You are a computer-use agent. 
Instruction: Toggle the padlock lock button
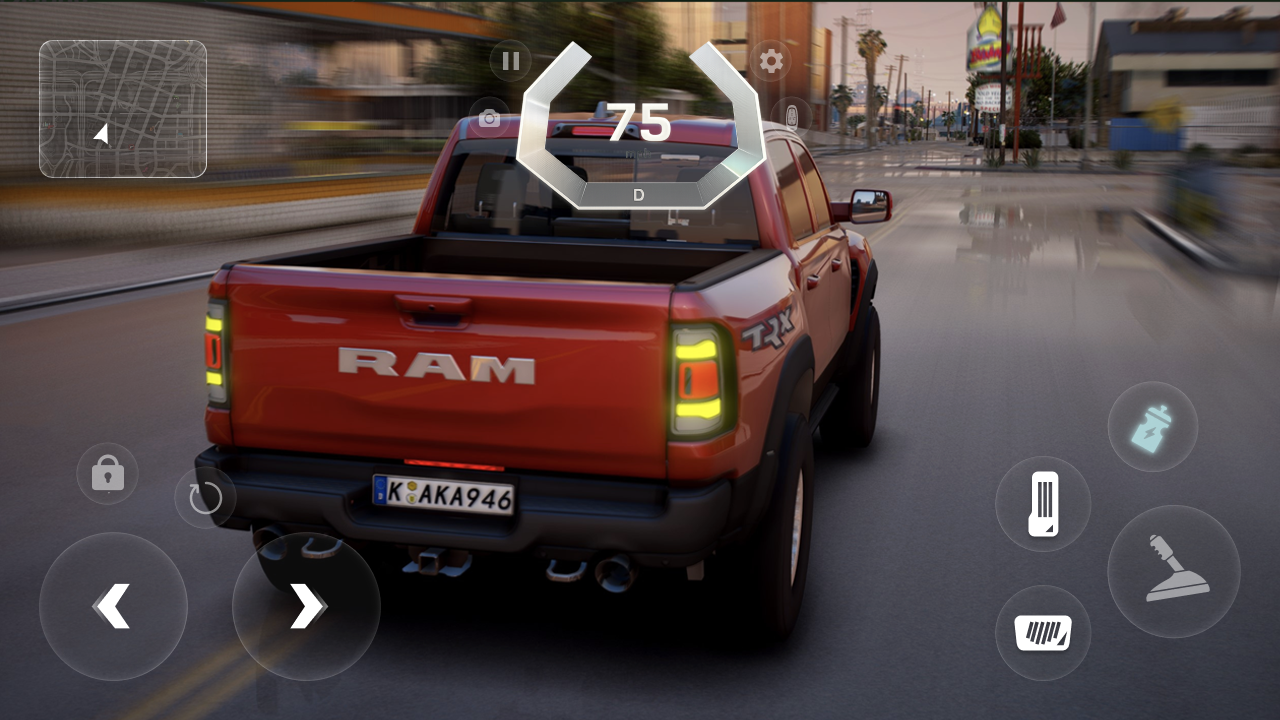(108, 473)
